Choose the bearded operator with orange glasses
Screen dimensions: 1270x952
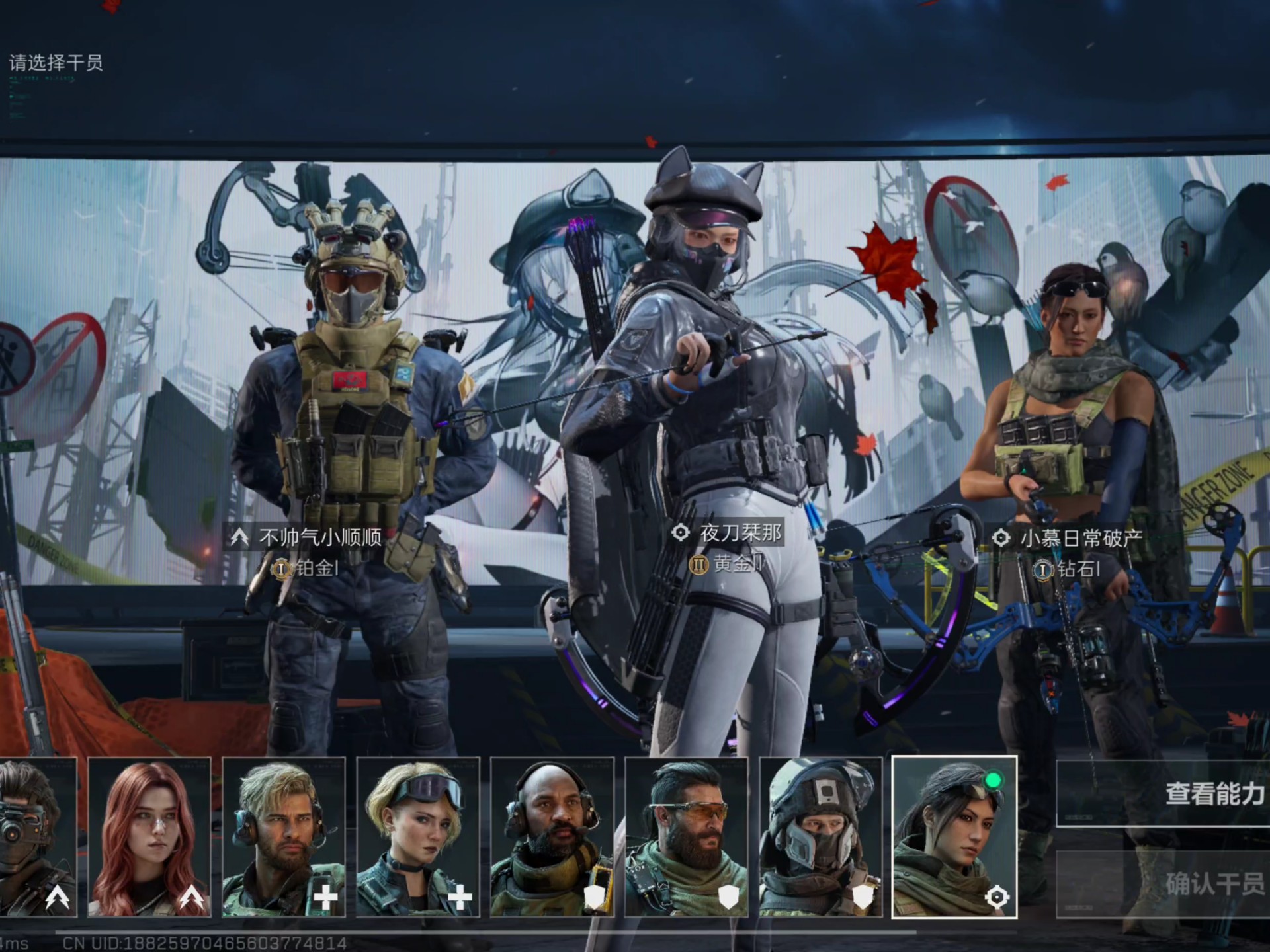pos(687,837)
